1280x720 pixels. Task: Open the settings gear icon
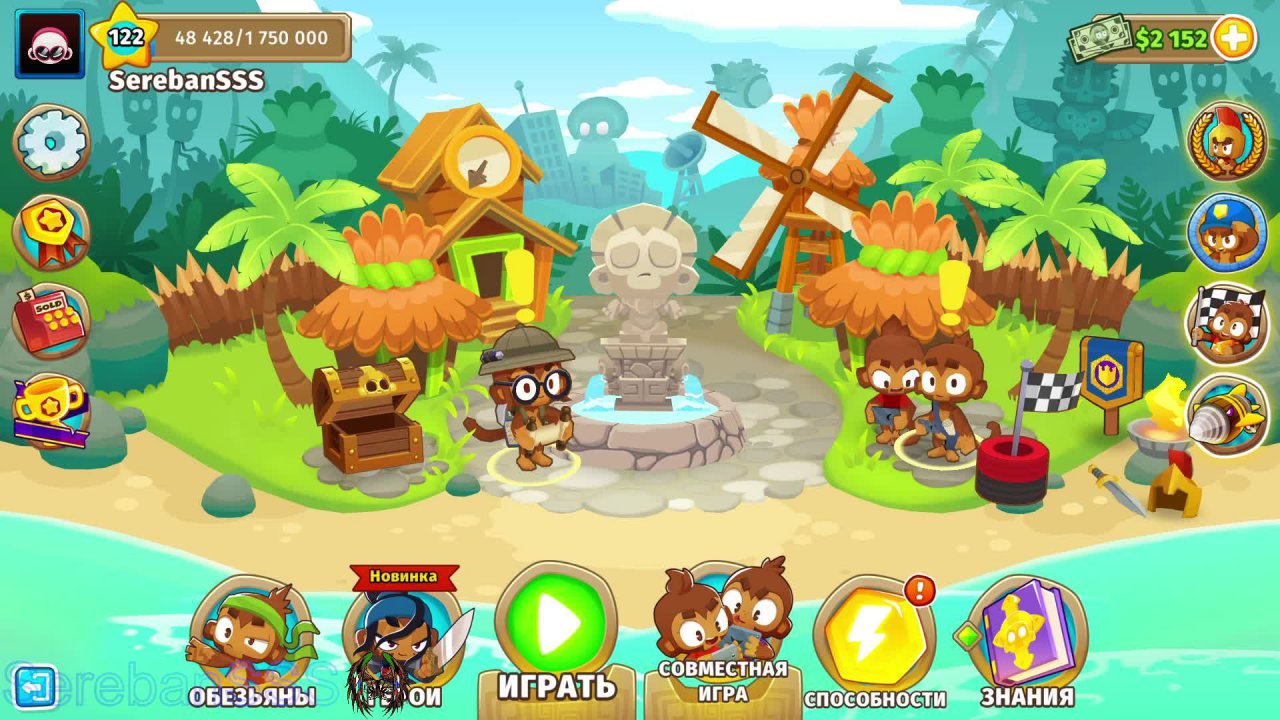51,141
